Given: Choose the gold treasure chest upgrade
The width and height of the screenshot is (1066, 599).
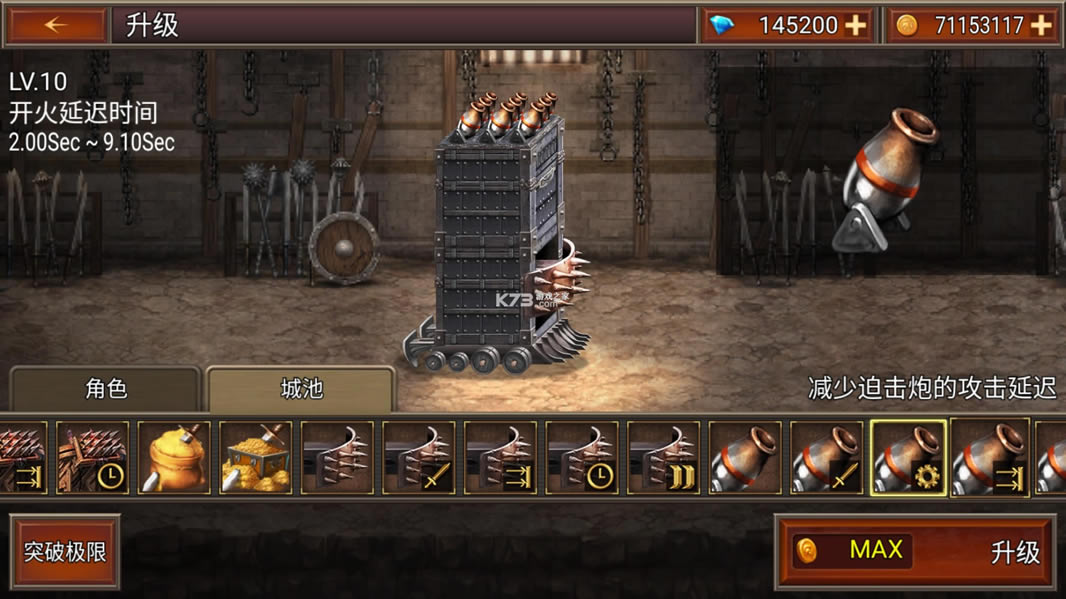Looking at the screenshot, I should (x=256, y=458).
